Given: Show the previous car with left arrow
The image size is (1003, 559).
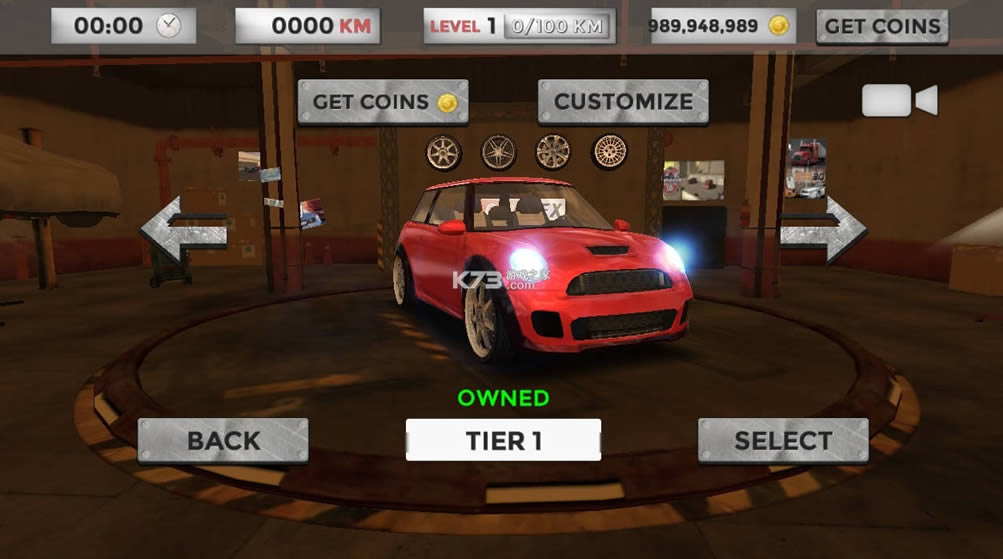Looking at the screenshot, I should coord(183,229).
